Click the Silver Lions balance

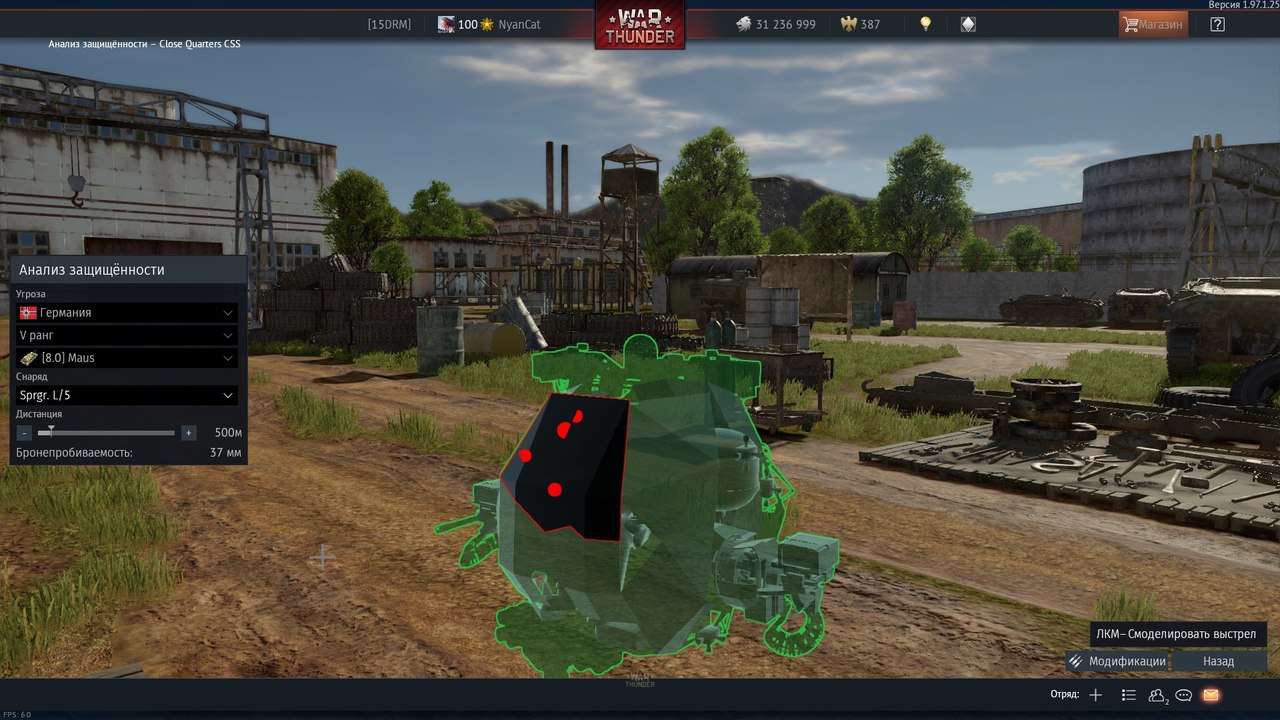[775, 24]
